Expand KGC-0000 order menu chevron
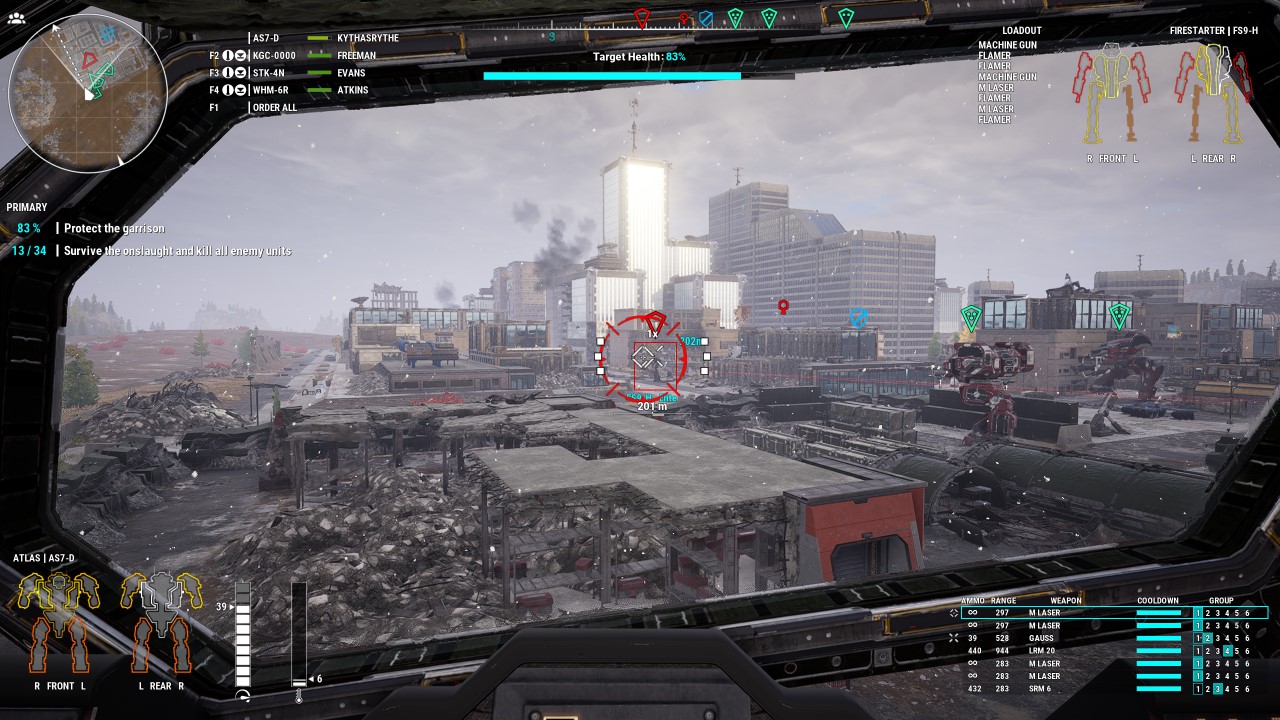Image resolution: width=1280 pixels, height=720 pixels. [x=240, y=55]
